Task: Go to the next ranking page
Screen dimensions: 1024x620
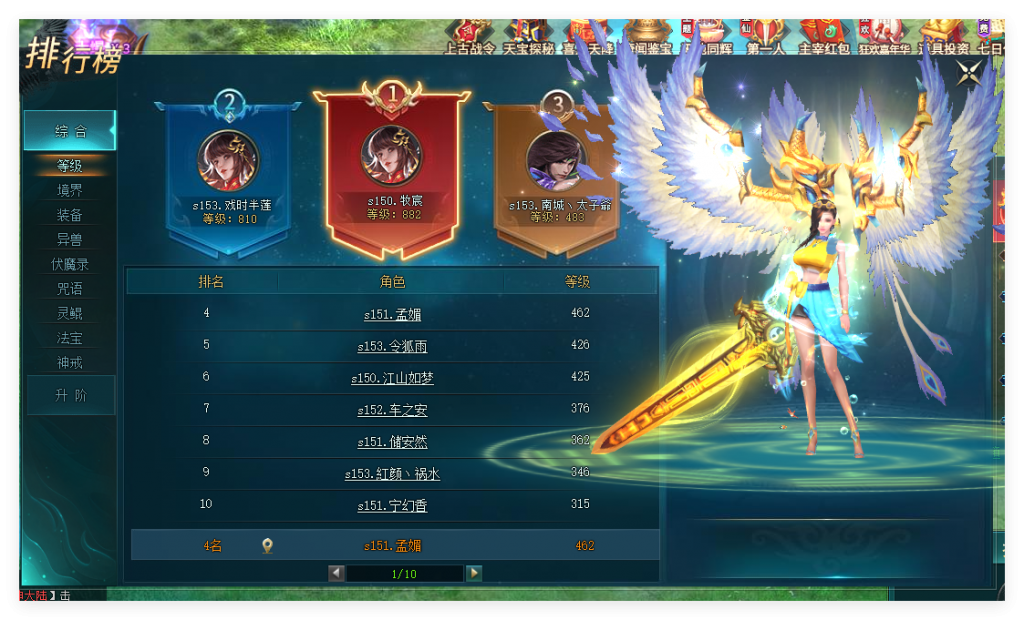Action: (474, 573)
